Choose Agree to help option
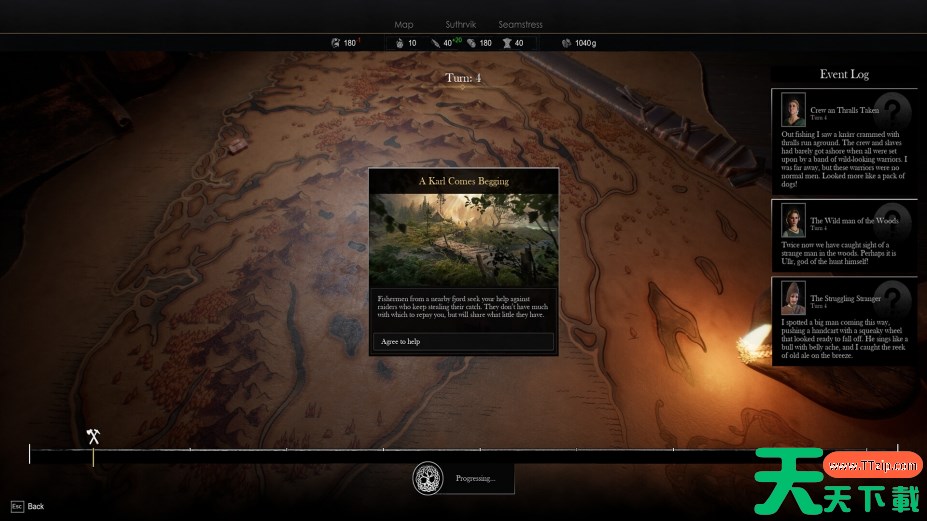This screenshot has height=521, width=927. pos(463,342)
